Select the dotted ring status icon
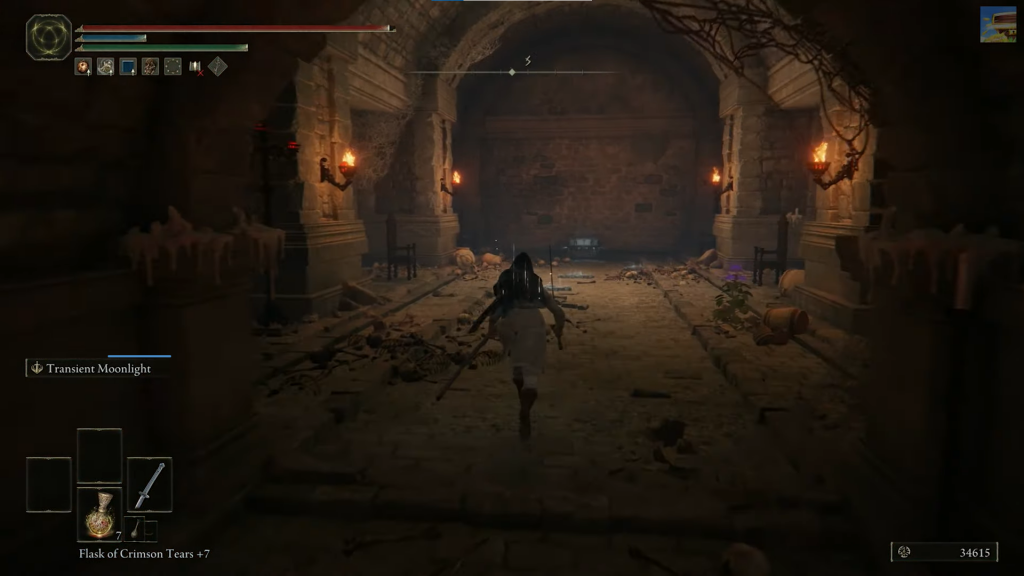Image resolution: width=1024 pixels, height=576 pixels. tap(172, 67)
